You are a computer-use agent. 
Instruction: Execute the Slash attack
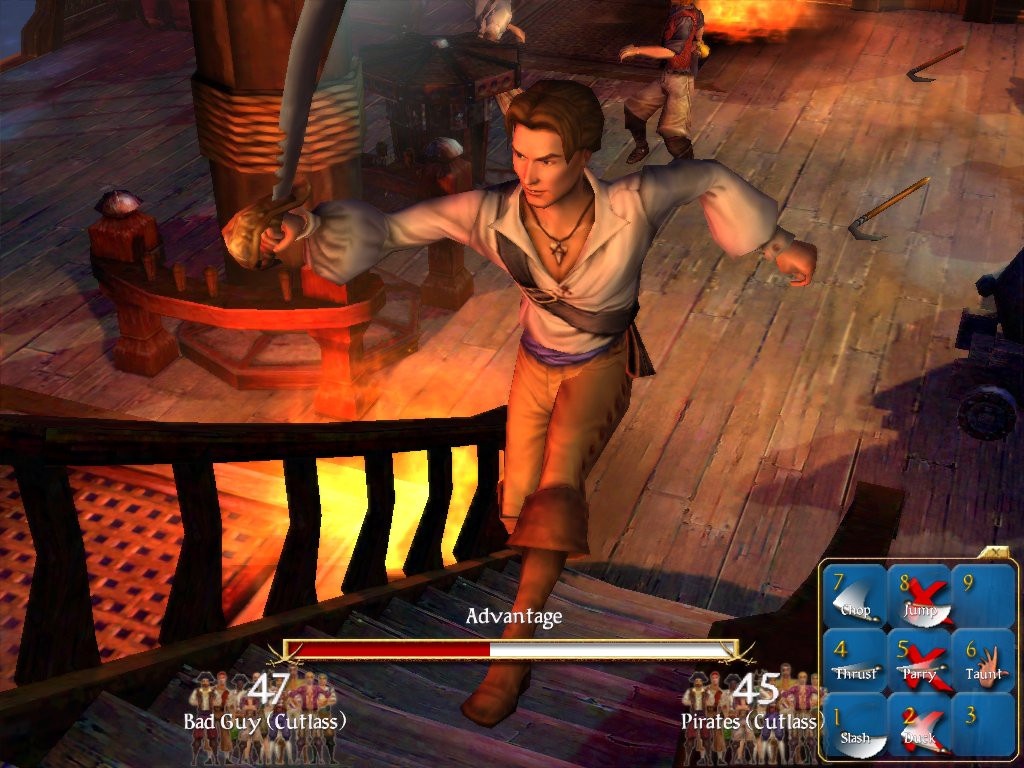point(854,726)
